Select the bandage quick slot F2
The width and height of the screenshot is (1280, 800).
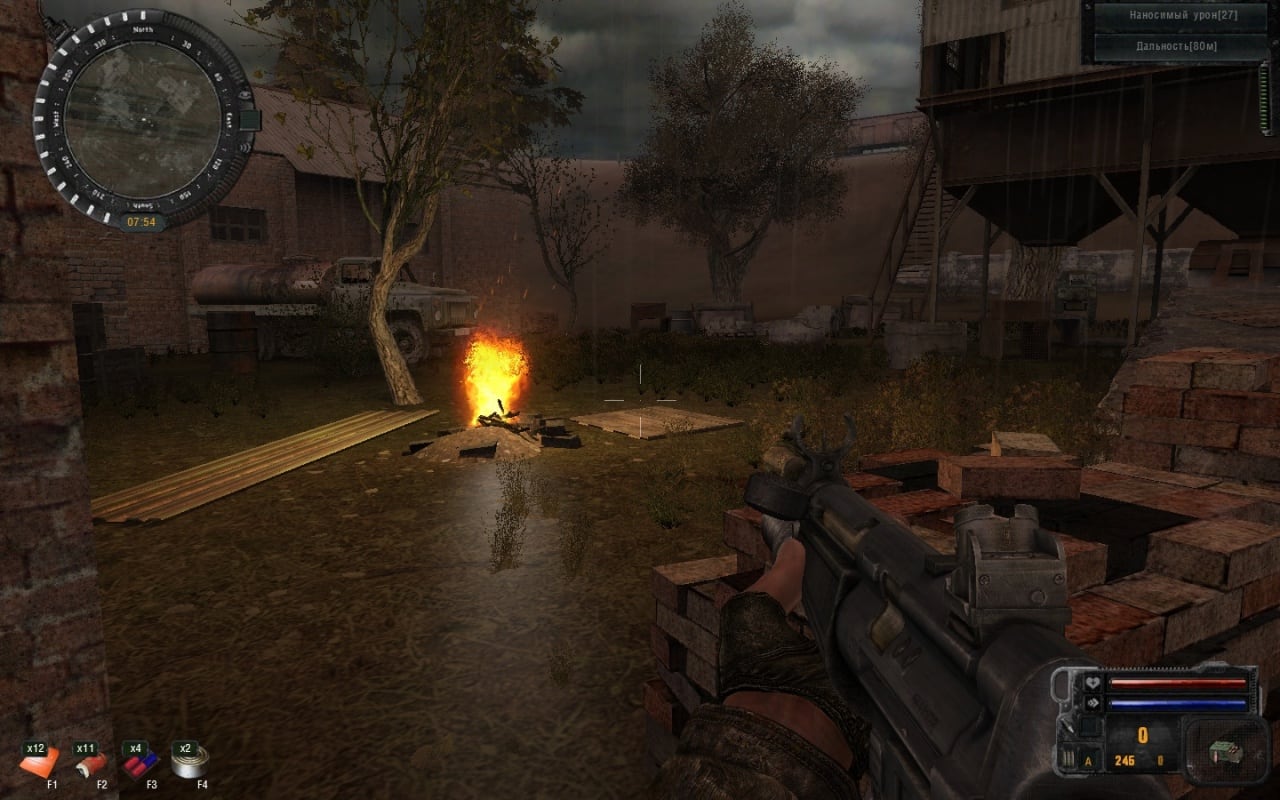(x=89, y=765)
